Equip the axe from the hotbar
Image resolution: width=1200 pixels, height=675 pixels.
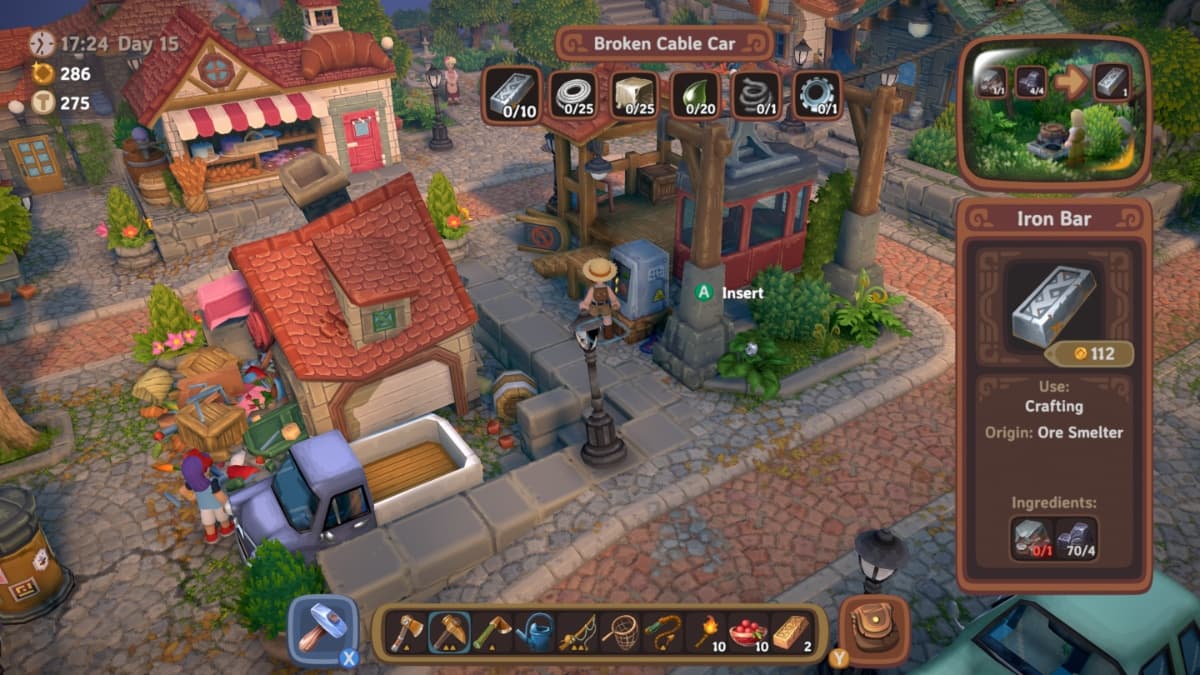[407, 633]
